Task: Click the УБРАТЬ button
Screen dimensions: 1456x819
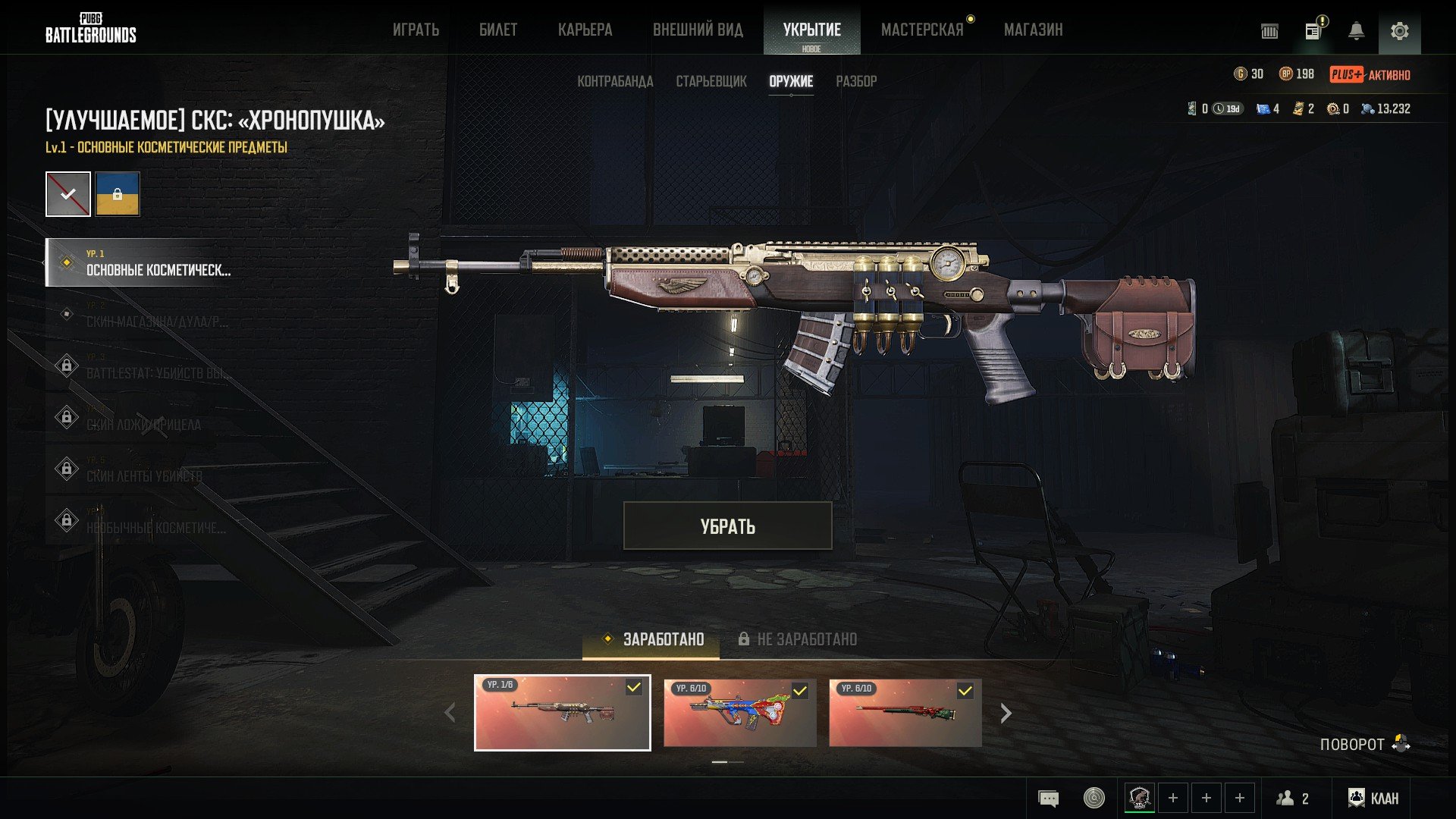Action: (x=727, y=526)
